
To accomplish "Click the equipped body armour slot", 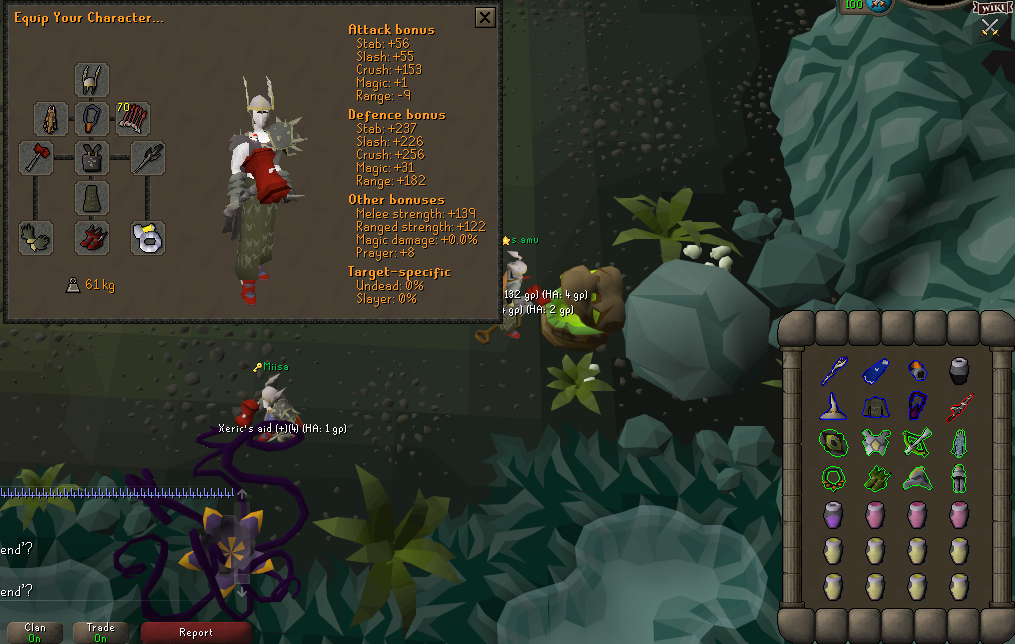I will click(92, 158).
